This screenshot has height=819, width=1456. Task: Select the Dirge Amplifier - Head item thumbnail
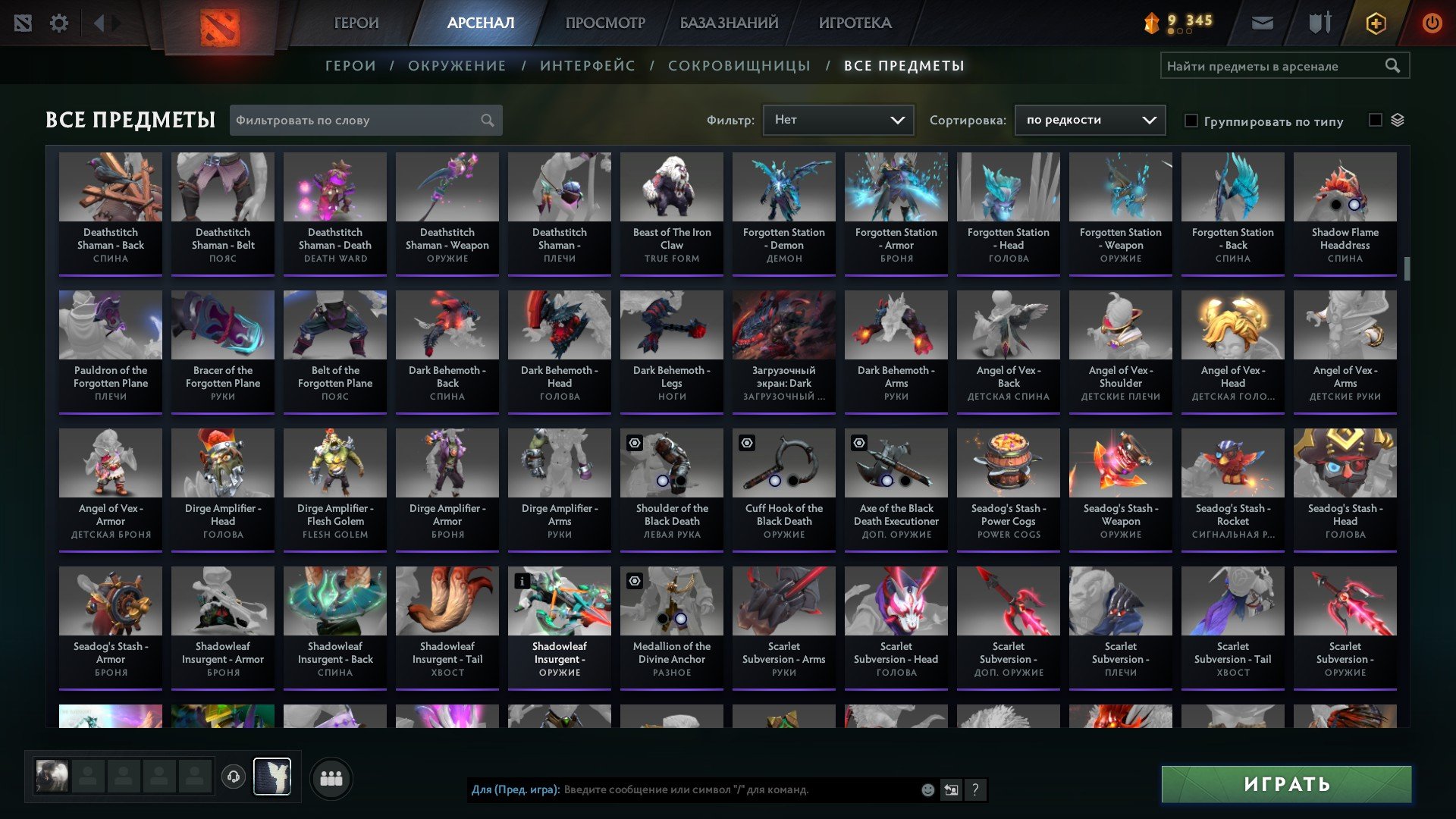[222, 463]
